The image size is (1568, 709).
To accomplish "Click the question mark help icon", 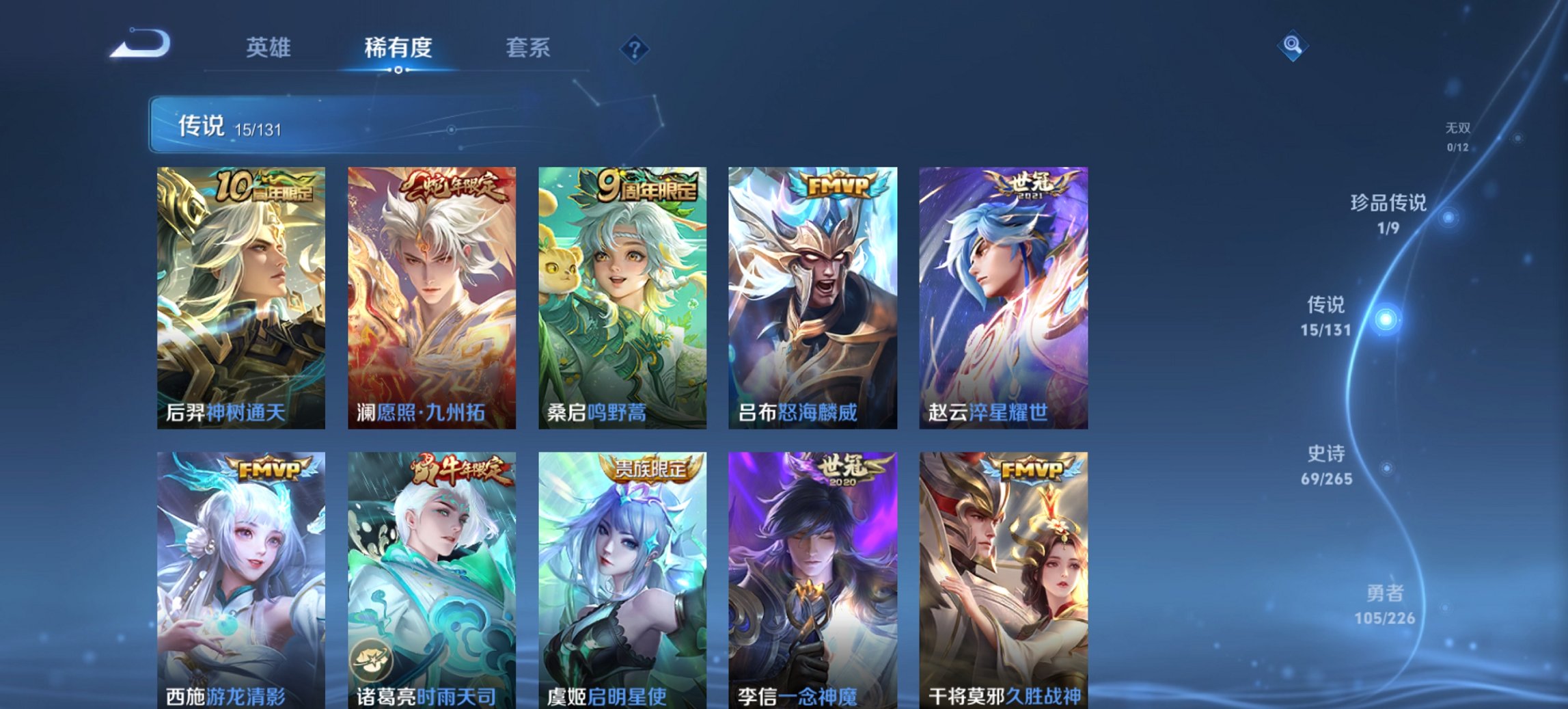I will tap(635, 49).
